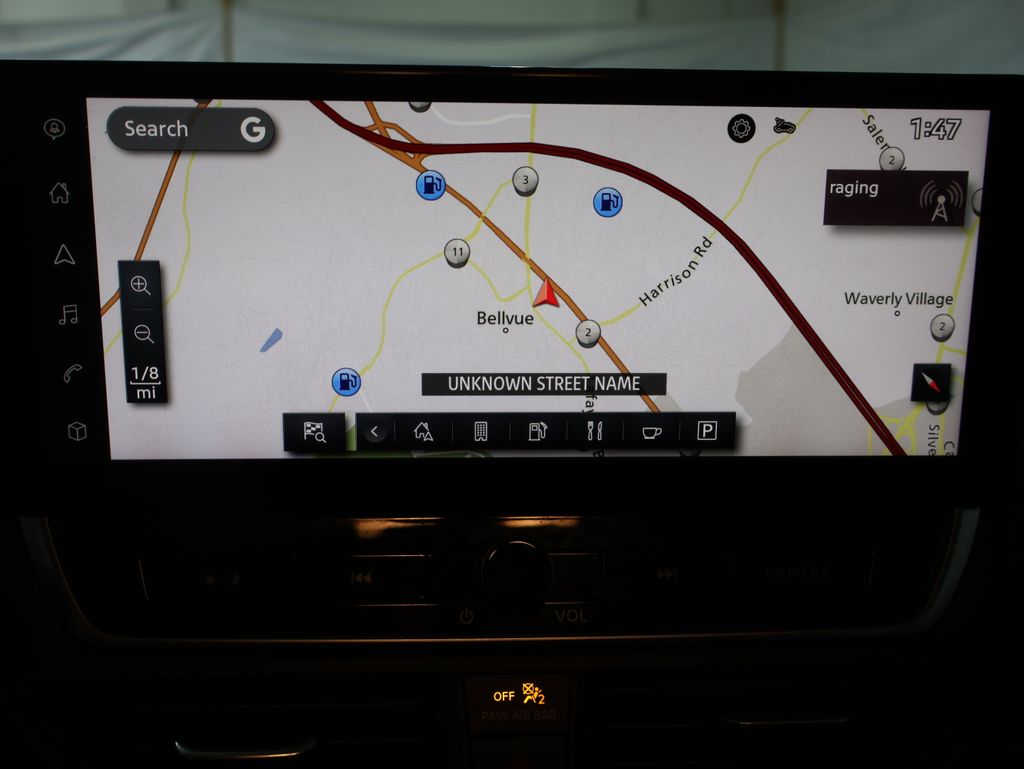Find gas stations with the fuel pump shortcut
The image size is (1024, 769).
point(537,432)
